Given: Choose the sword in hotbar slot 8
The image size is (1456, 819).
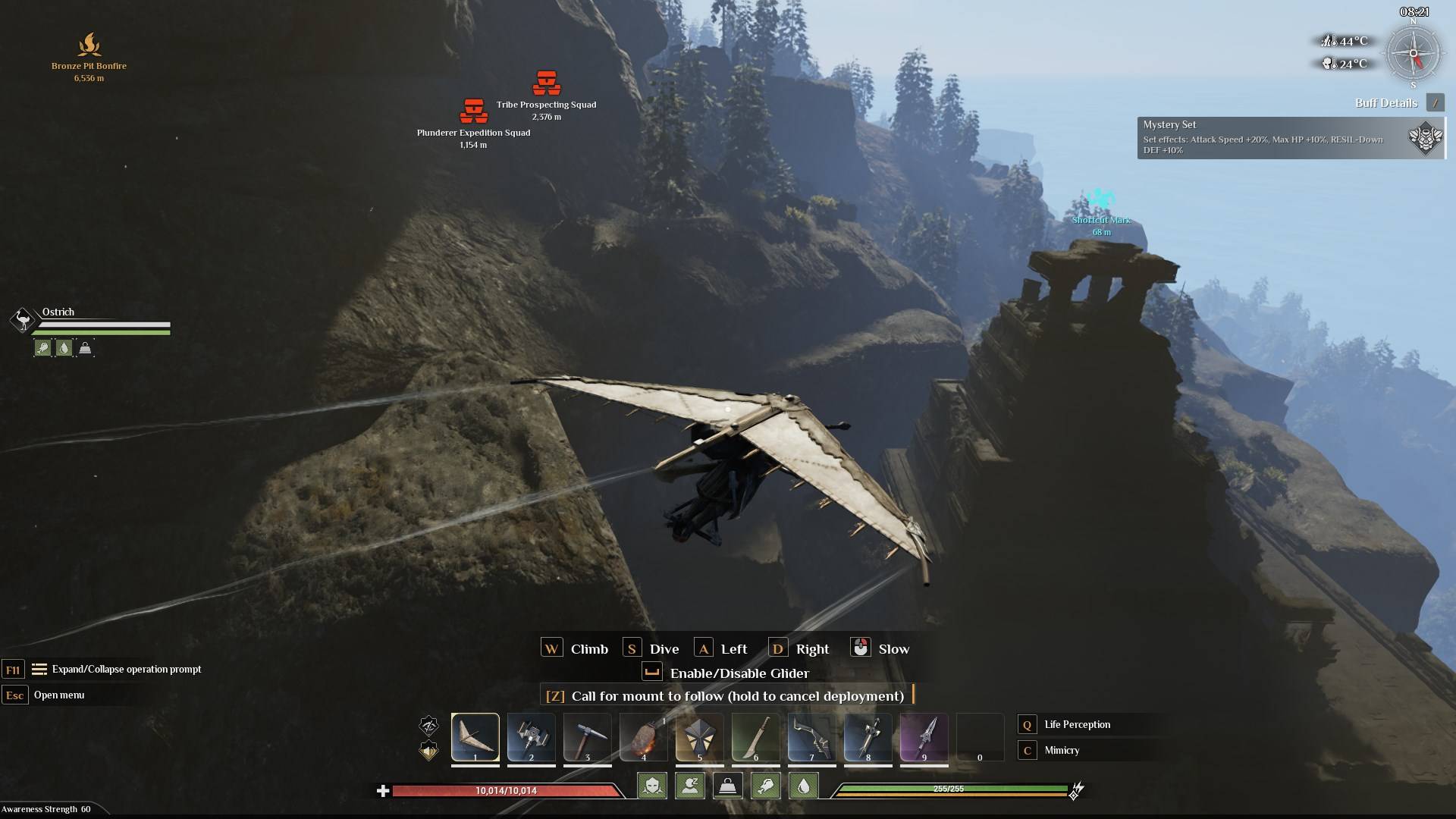Looking at the screenshot, I should click(x=868, y=736).
